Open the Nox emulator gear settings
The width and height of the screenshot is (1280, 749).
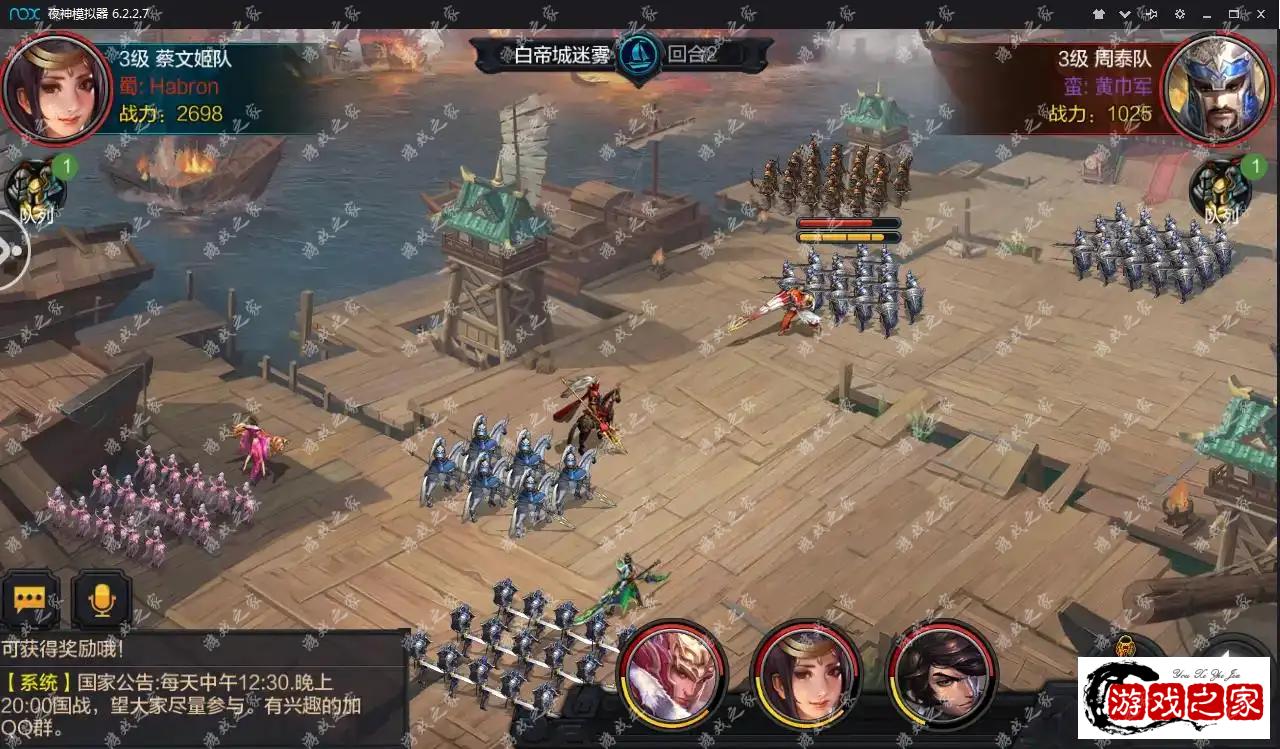click(x=1180, y=14)
